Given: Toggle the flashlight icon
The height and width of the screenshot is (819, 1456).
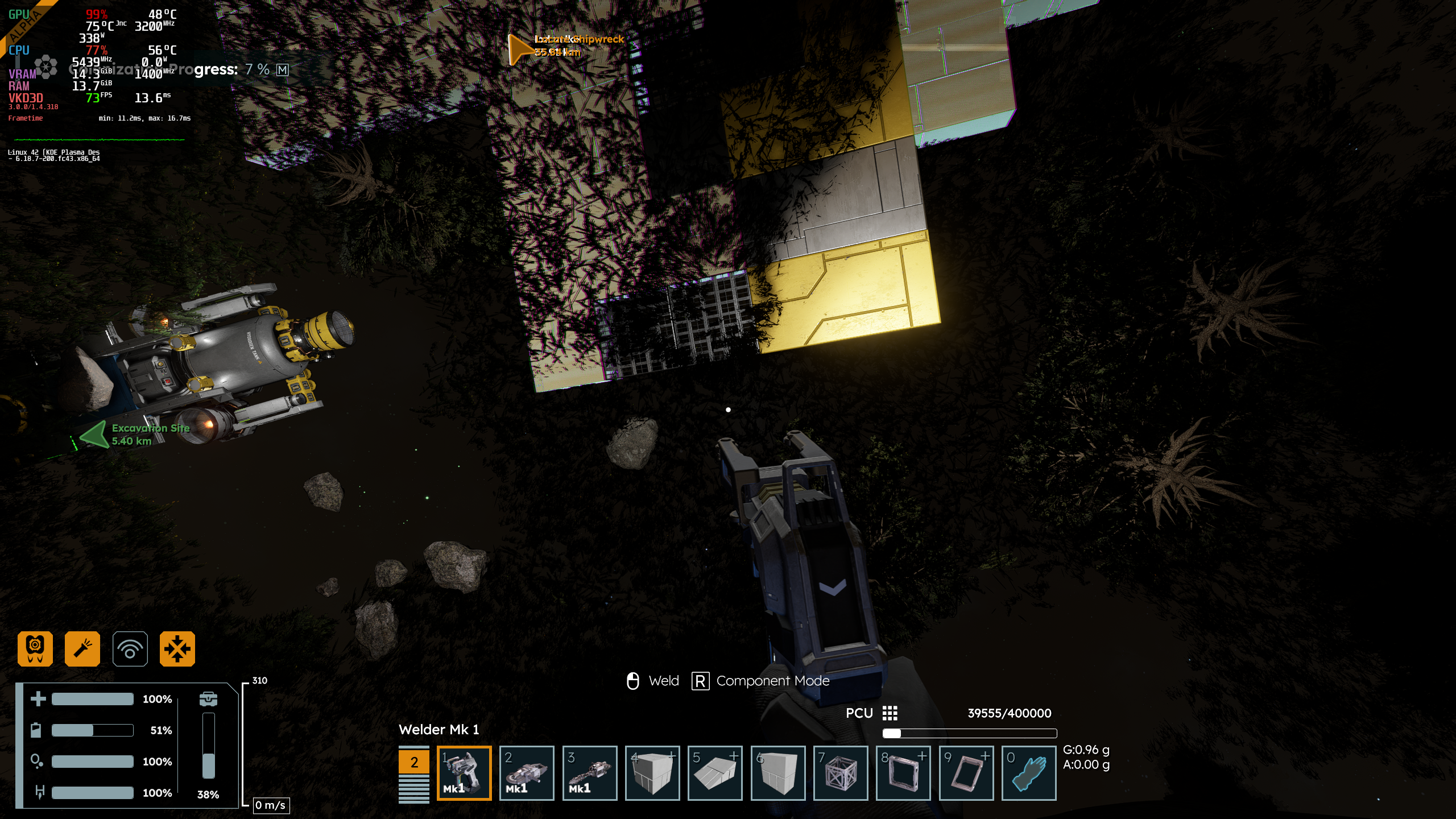Looking at the screenshot, I should coord(82,648).
